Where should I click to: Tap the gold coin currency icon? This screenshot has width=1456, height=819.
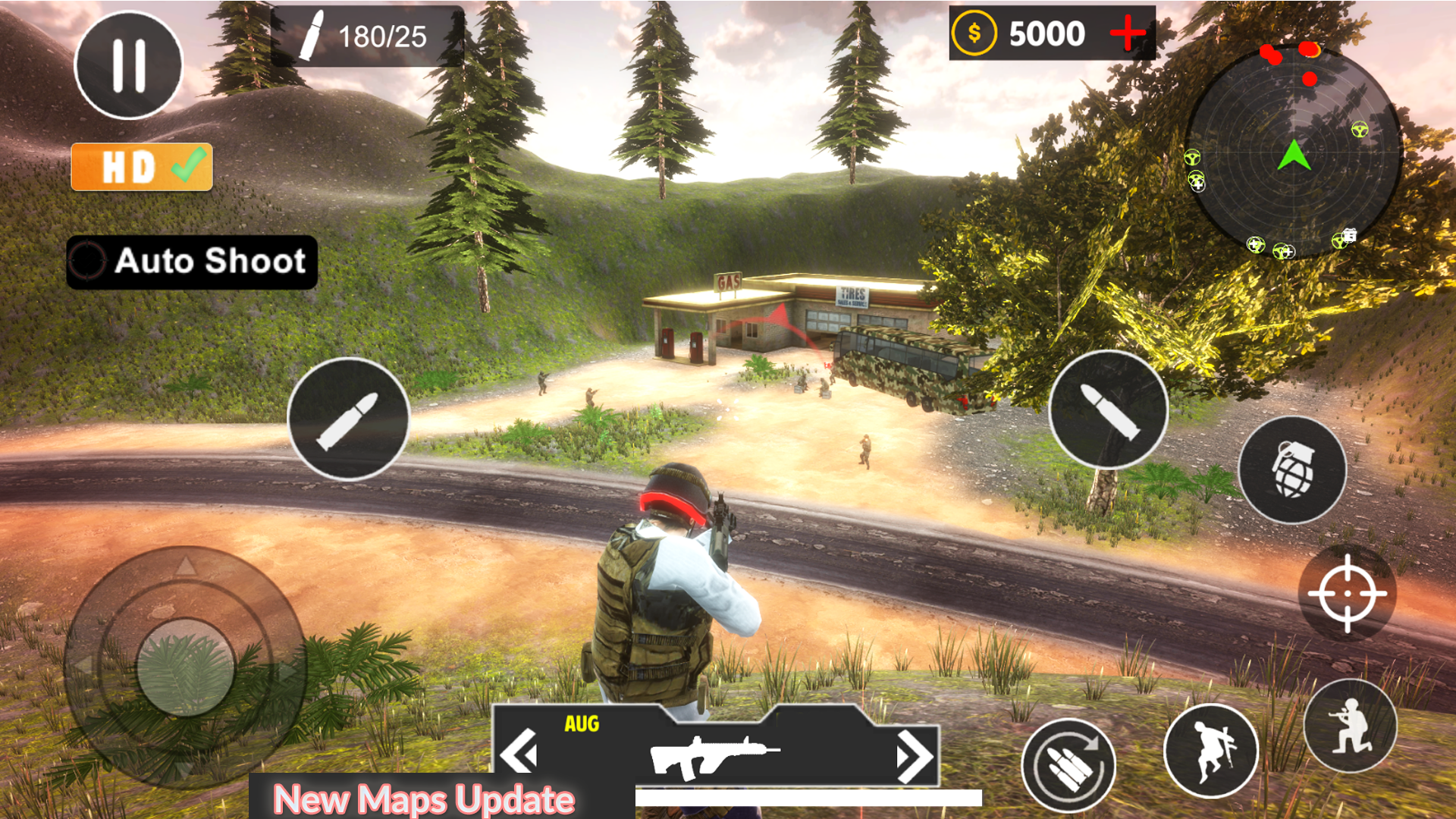[974, 32]
